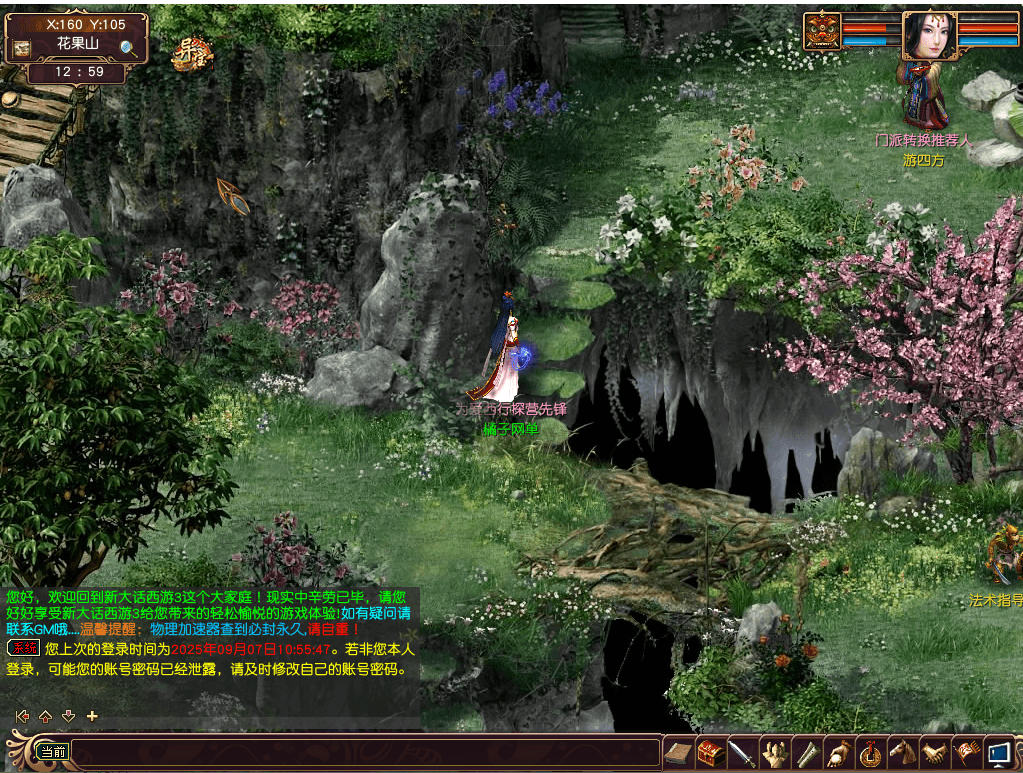Select the summoned pet portrait

tap(822, 31)
